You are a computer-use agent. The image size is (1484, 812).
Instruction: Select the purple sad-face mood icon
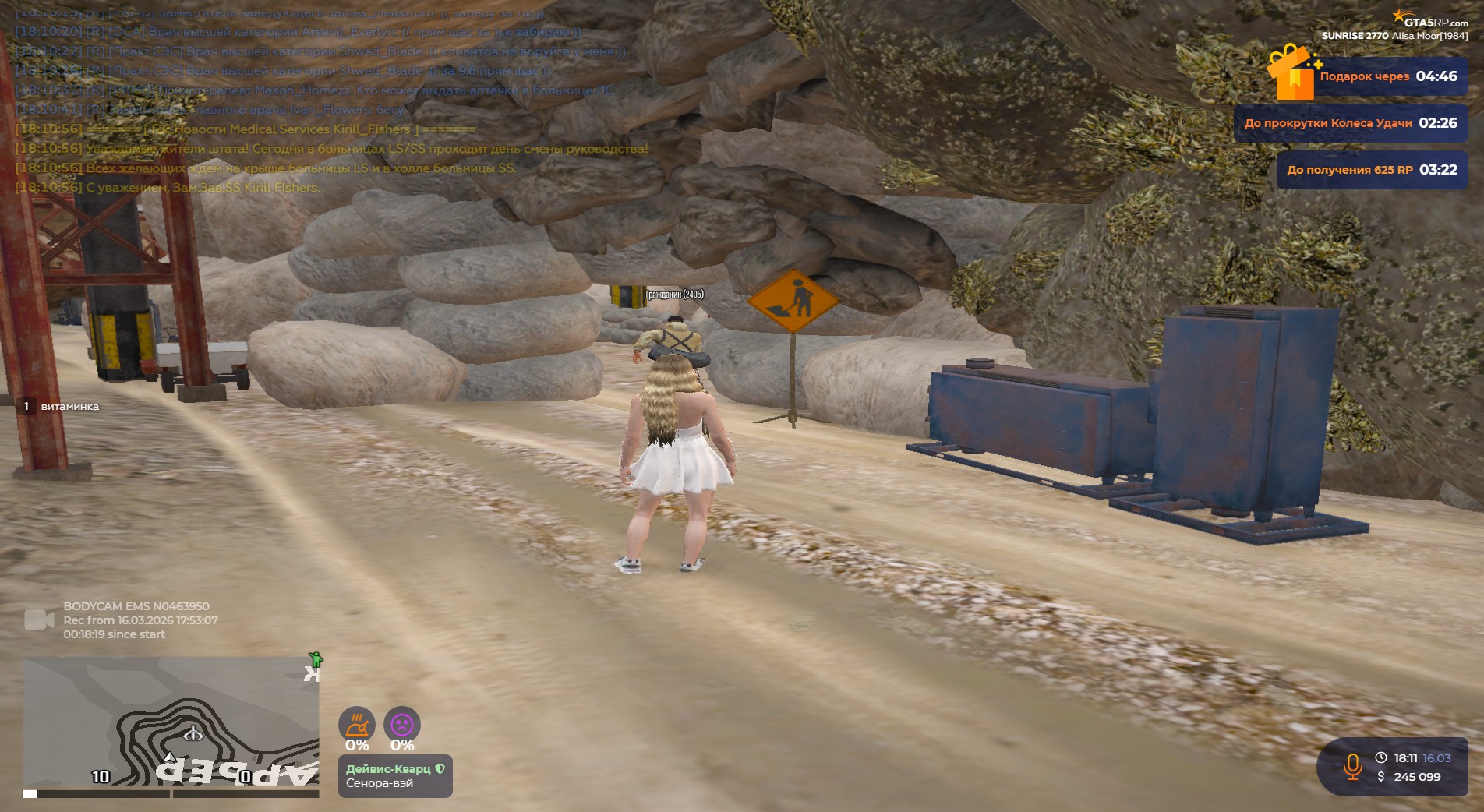(402, 725)
